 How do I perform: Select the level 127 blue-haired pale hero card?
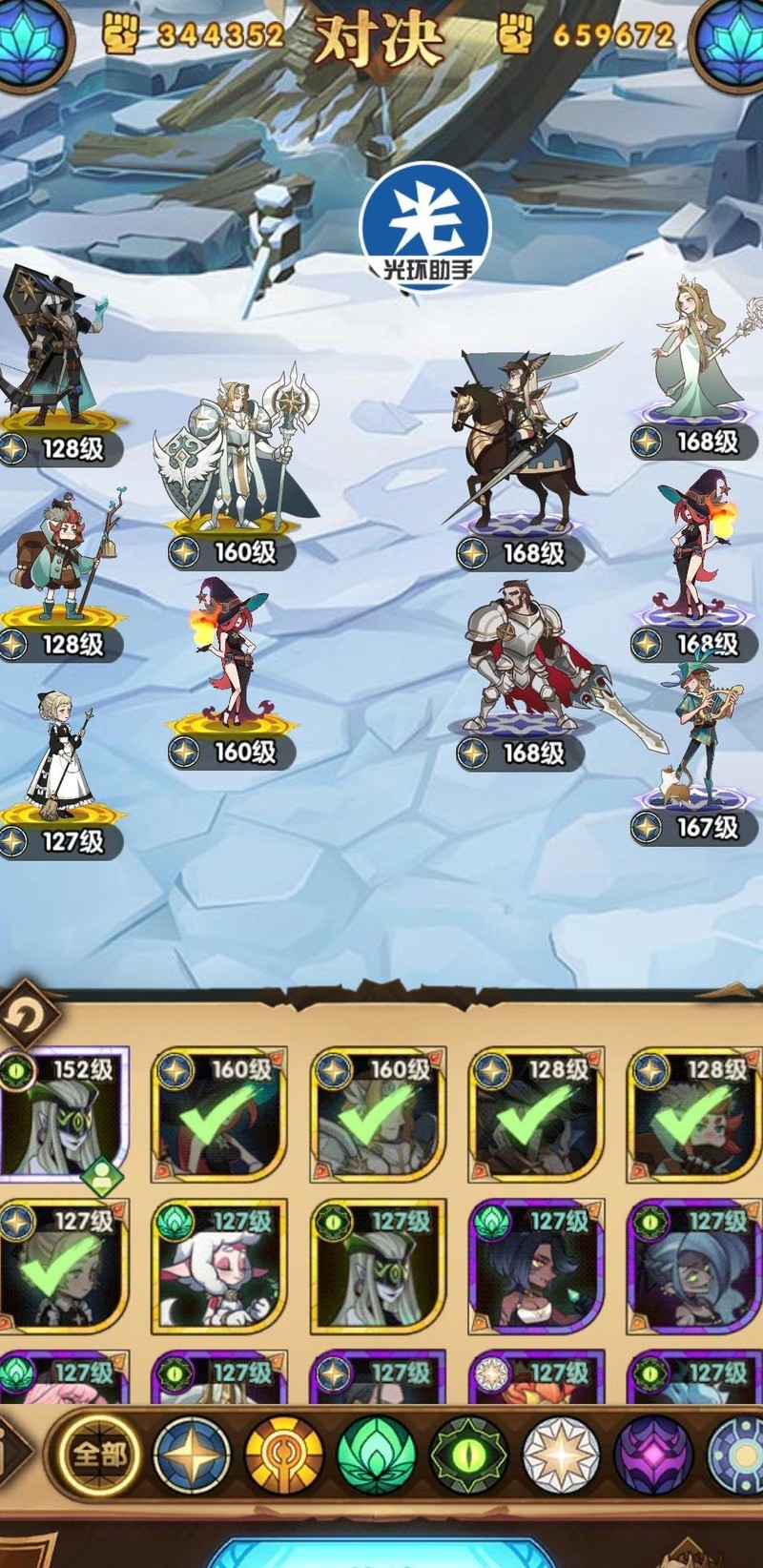tap(693, 1267)
